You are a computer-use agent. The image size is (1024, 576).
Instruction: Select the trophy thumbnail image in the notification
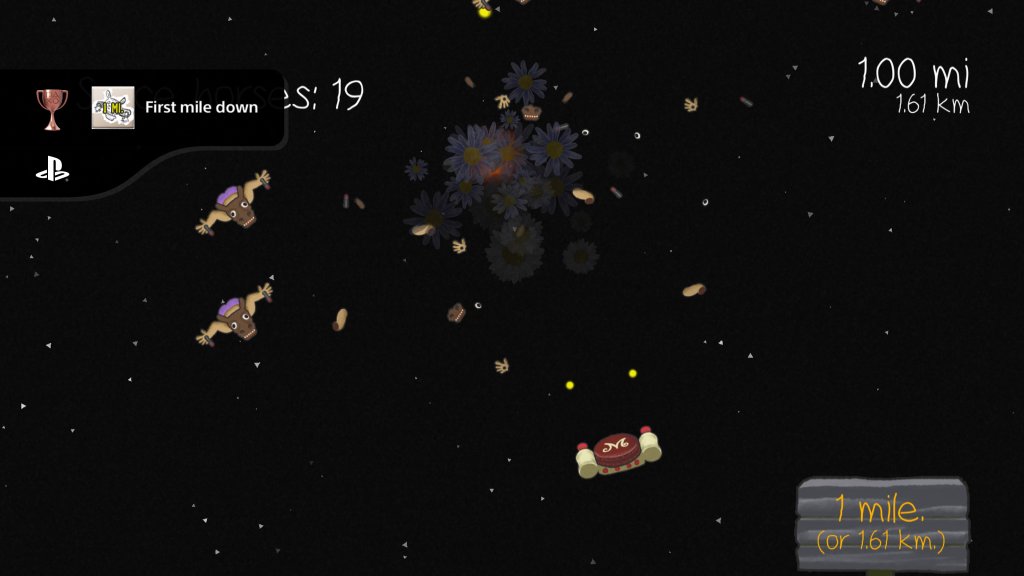(113, 108)
